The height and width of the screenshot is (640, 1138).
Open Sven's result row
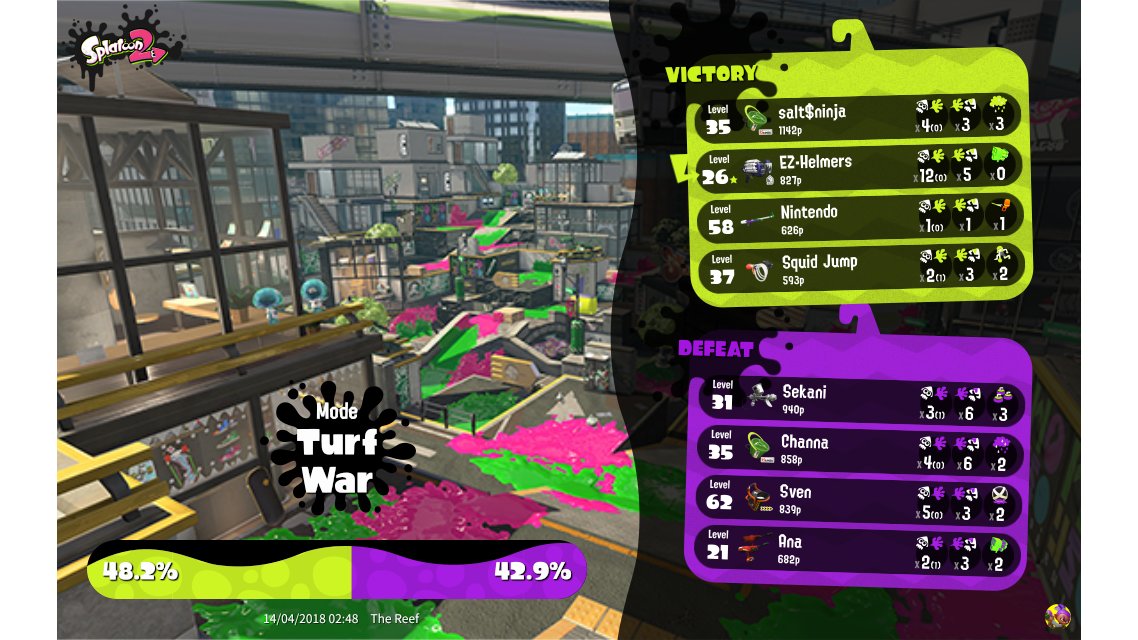coord(858,497)
